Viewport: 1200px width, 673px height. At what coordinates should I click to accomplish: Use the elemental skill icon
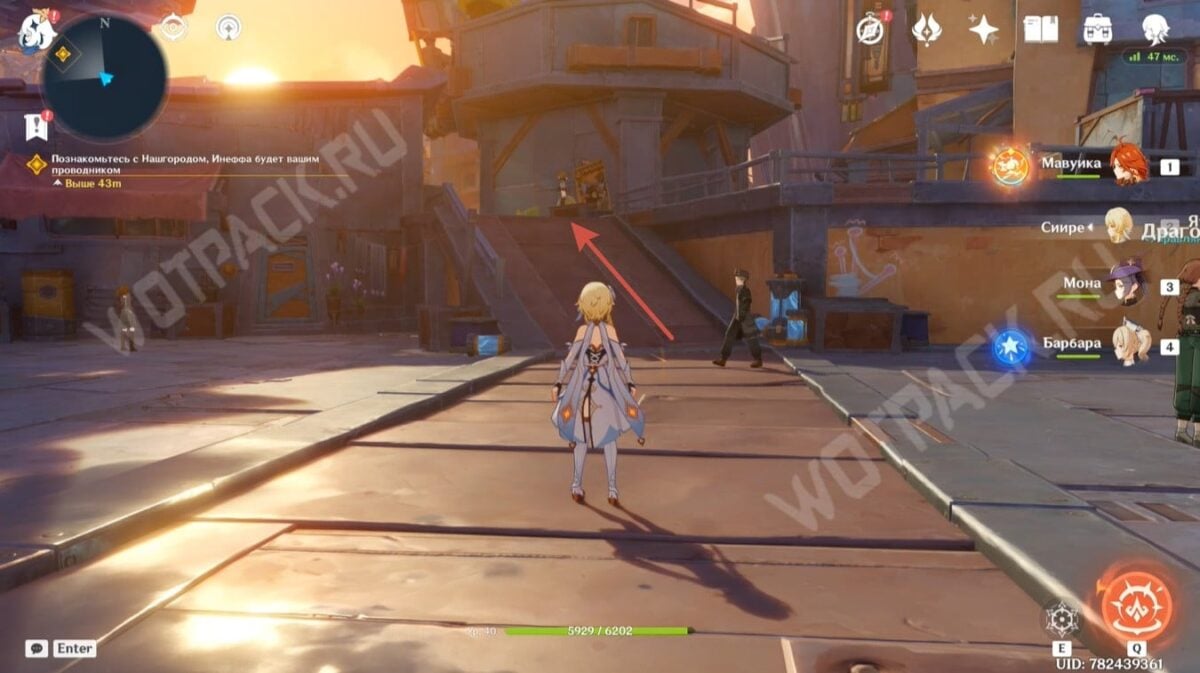(x=1061, y=621)
